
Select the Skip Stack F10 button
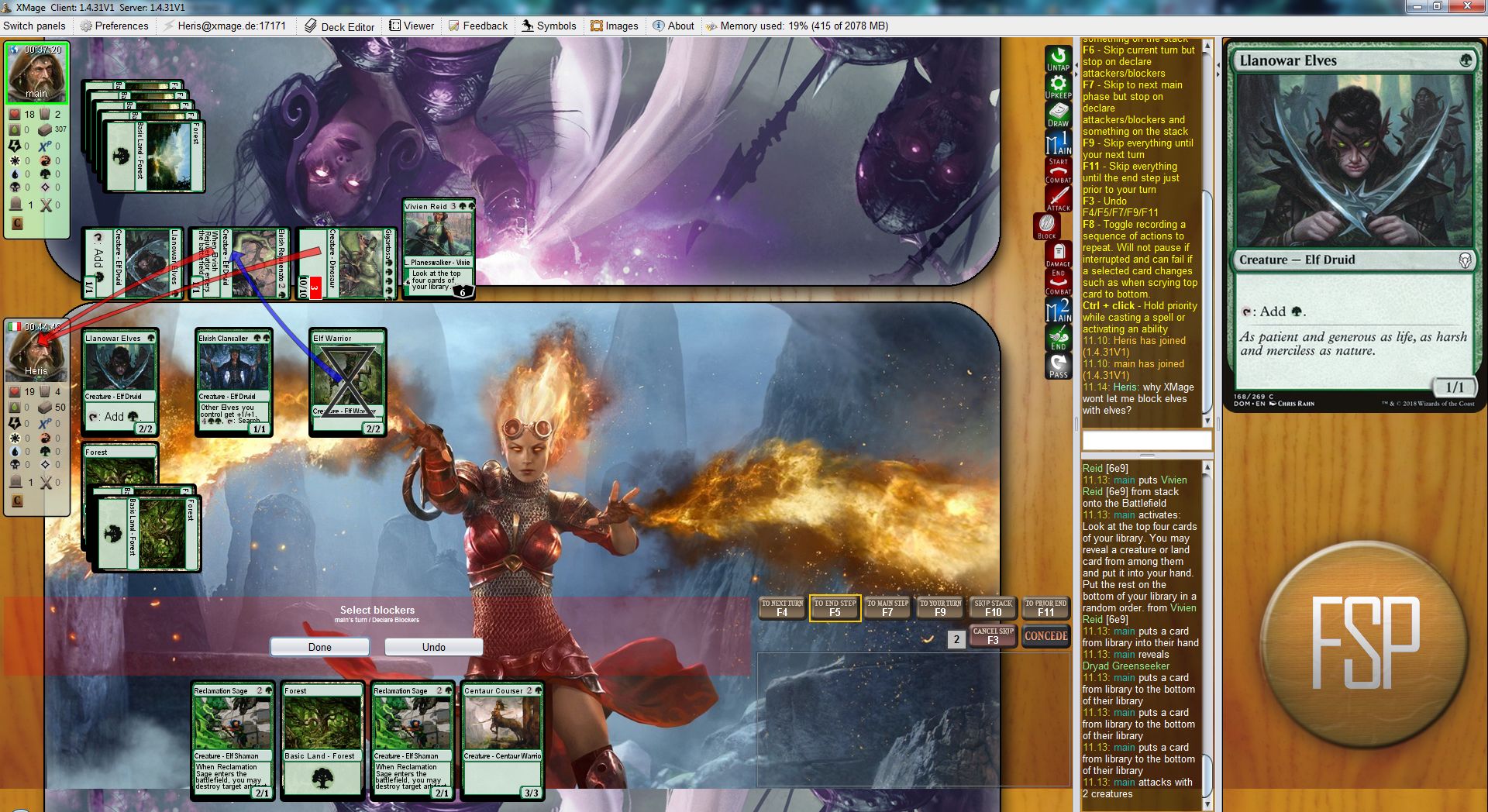pos(993,608)
